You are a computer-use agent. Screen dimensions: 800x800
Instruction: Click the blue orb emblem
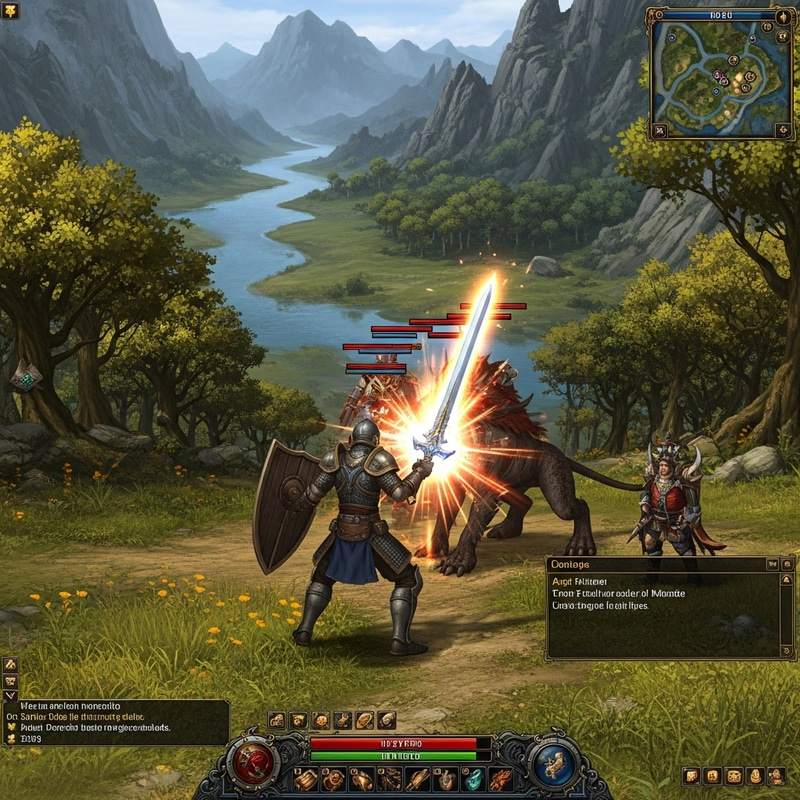click(x=552, y=765)
